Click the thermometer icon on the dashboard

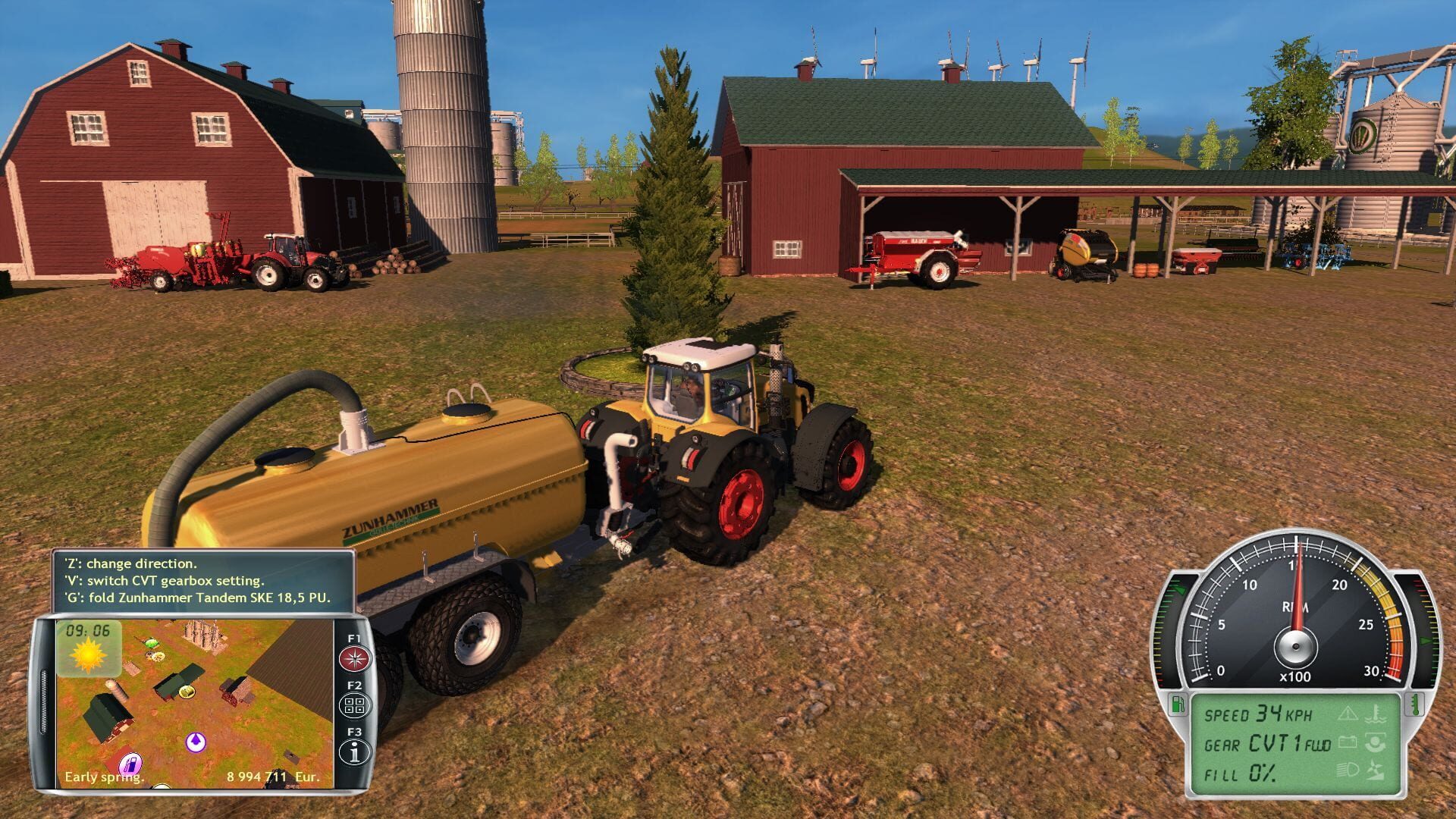pos(1417,704)
